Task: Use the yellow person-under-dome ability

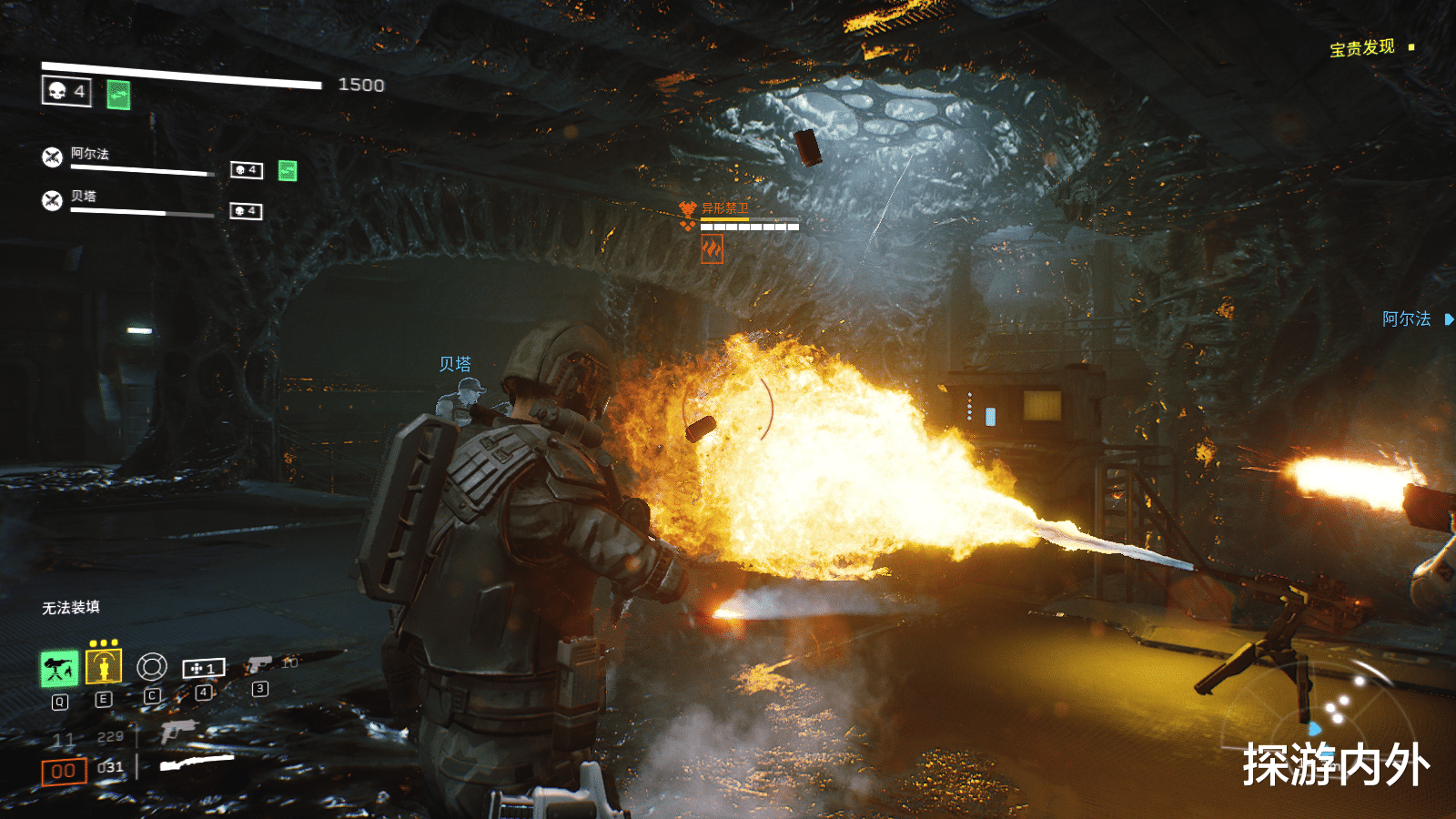Action: (x=104, y=667)
